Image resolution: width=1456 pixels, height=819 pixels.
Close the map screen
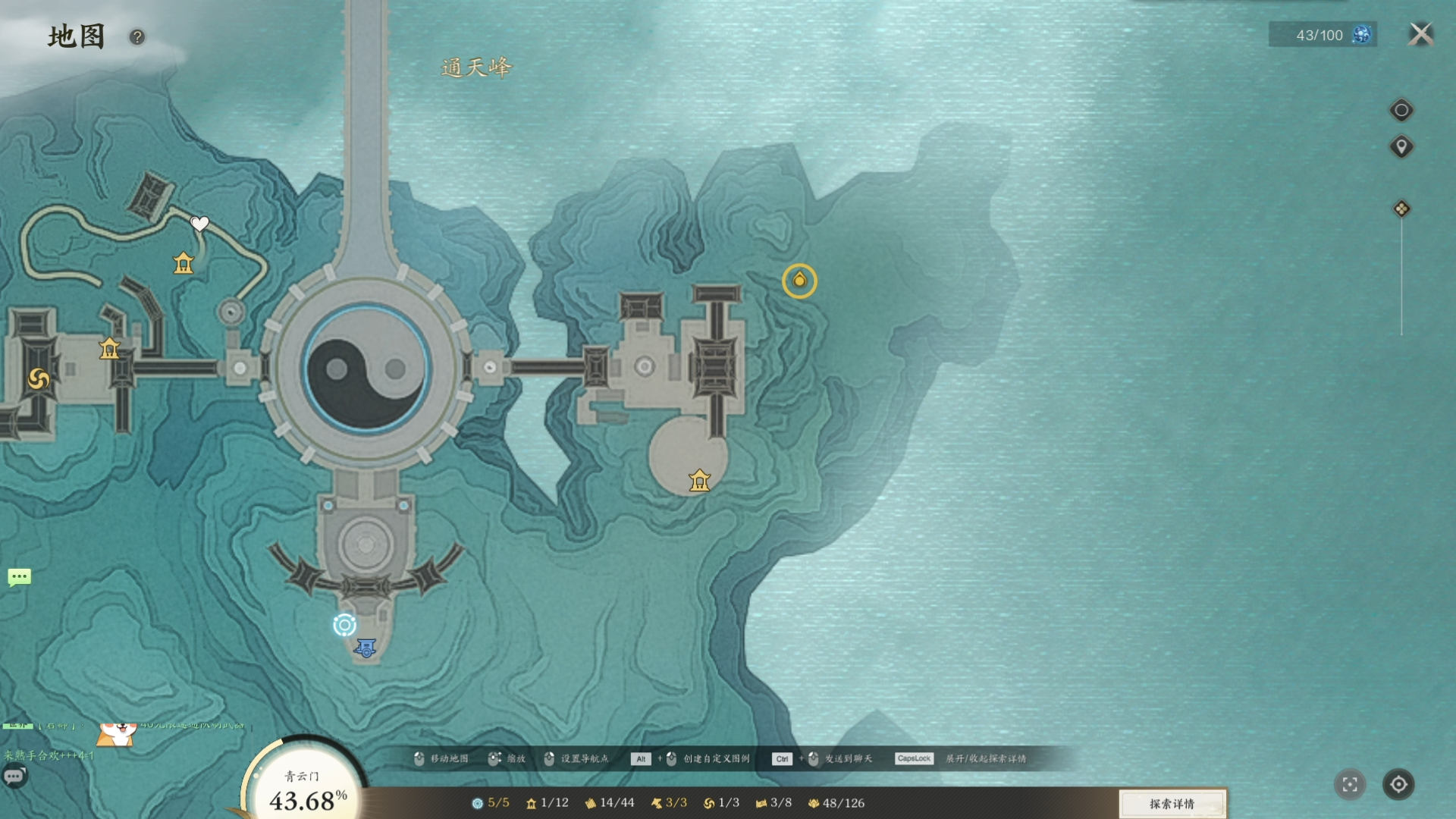point(1420,34)
